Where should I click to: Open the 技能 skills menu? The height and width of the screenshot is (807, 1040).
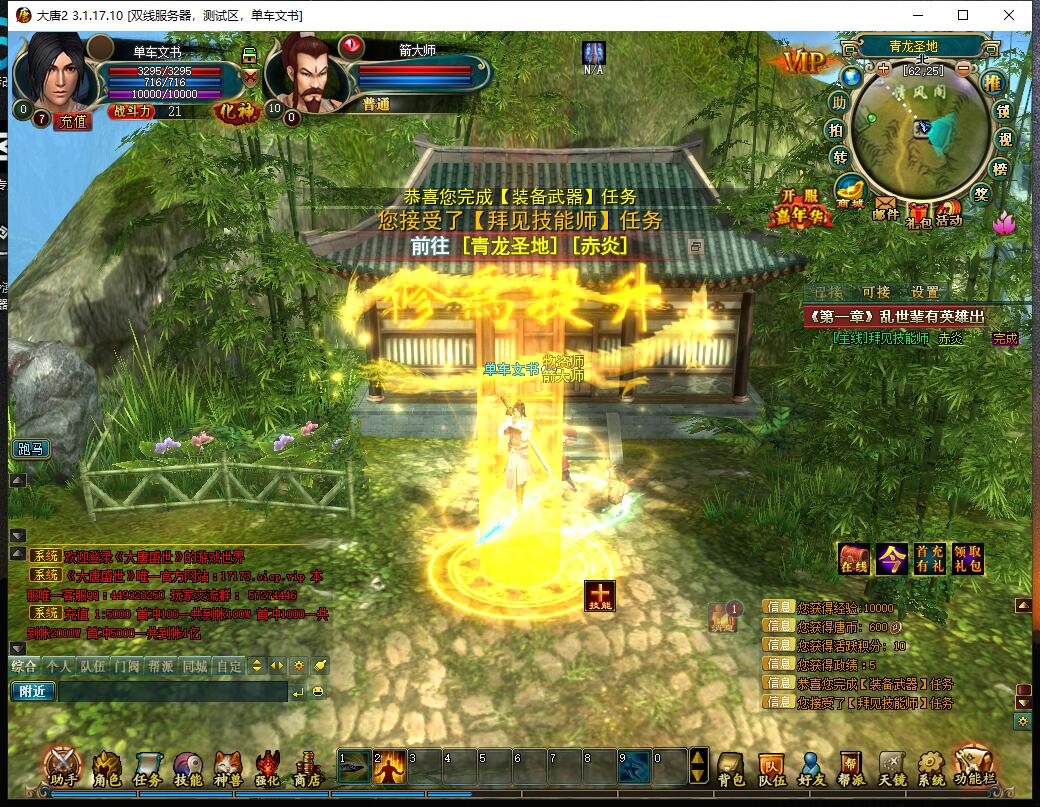188,767
